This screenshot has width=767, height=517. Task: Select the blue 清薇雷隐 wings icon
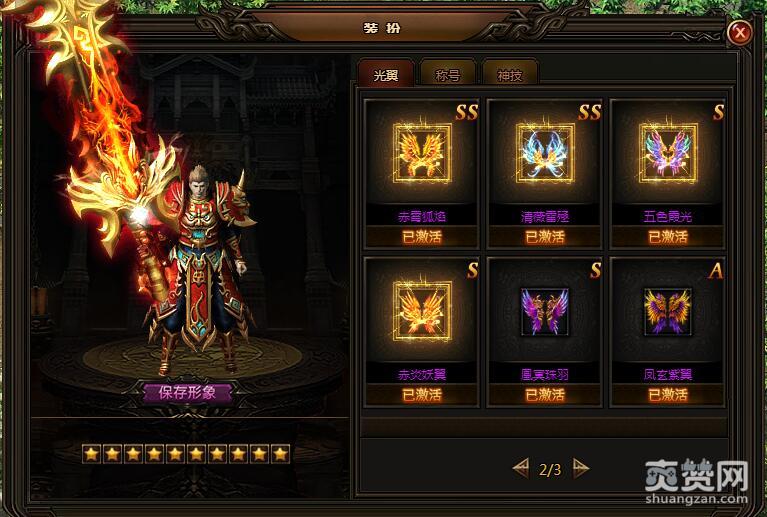click(545, 157)
